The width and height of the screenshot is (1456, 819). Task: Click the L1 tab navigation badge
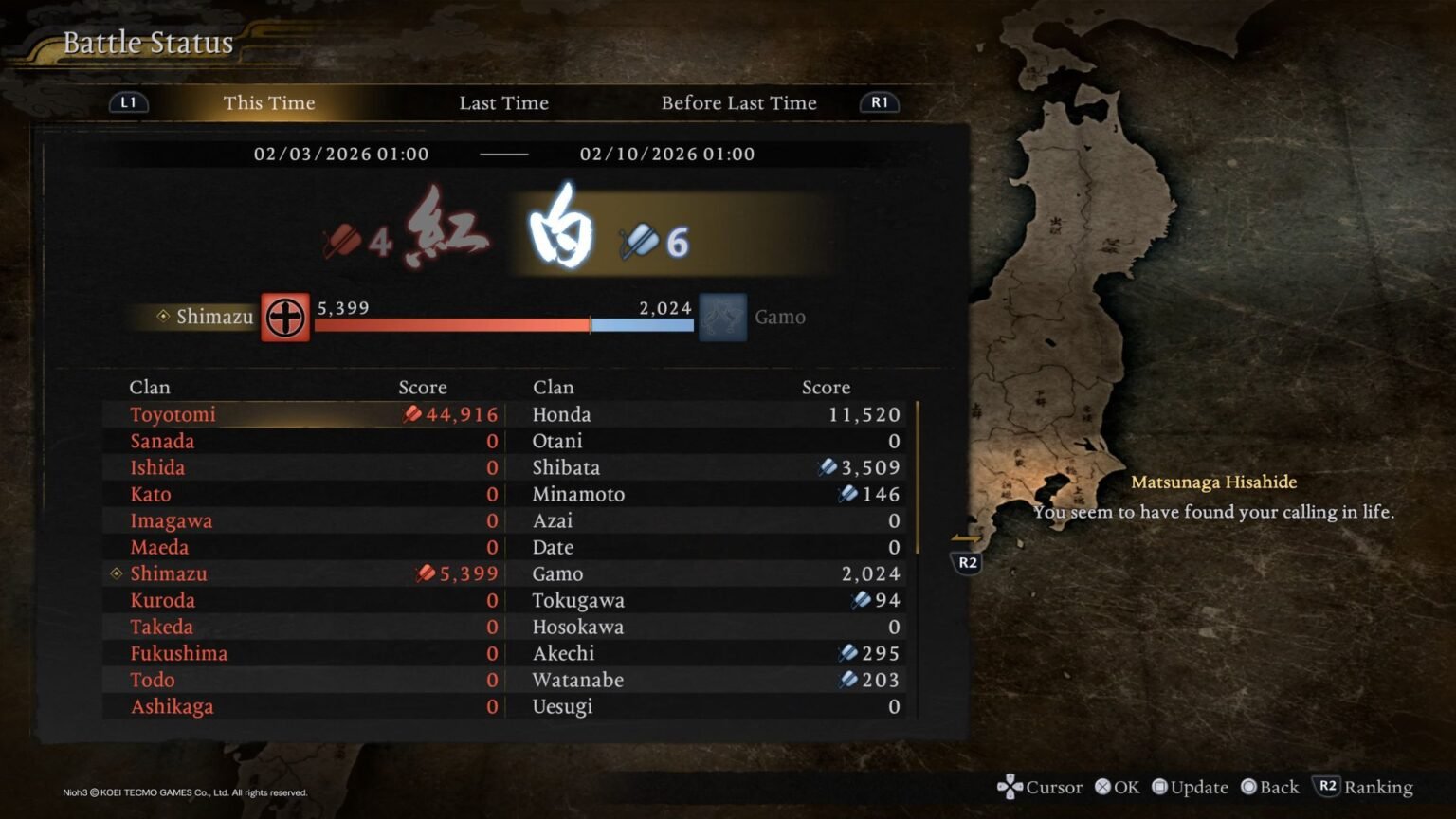129,103
